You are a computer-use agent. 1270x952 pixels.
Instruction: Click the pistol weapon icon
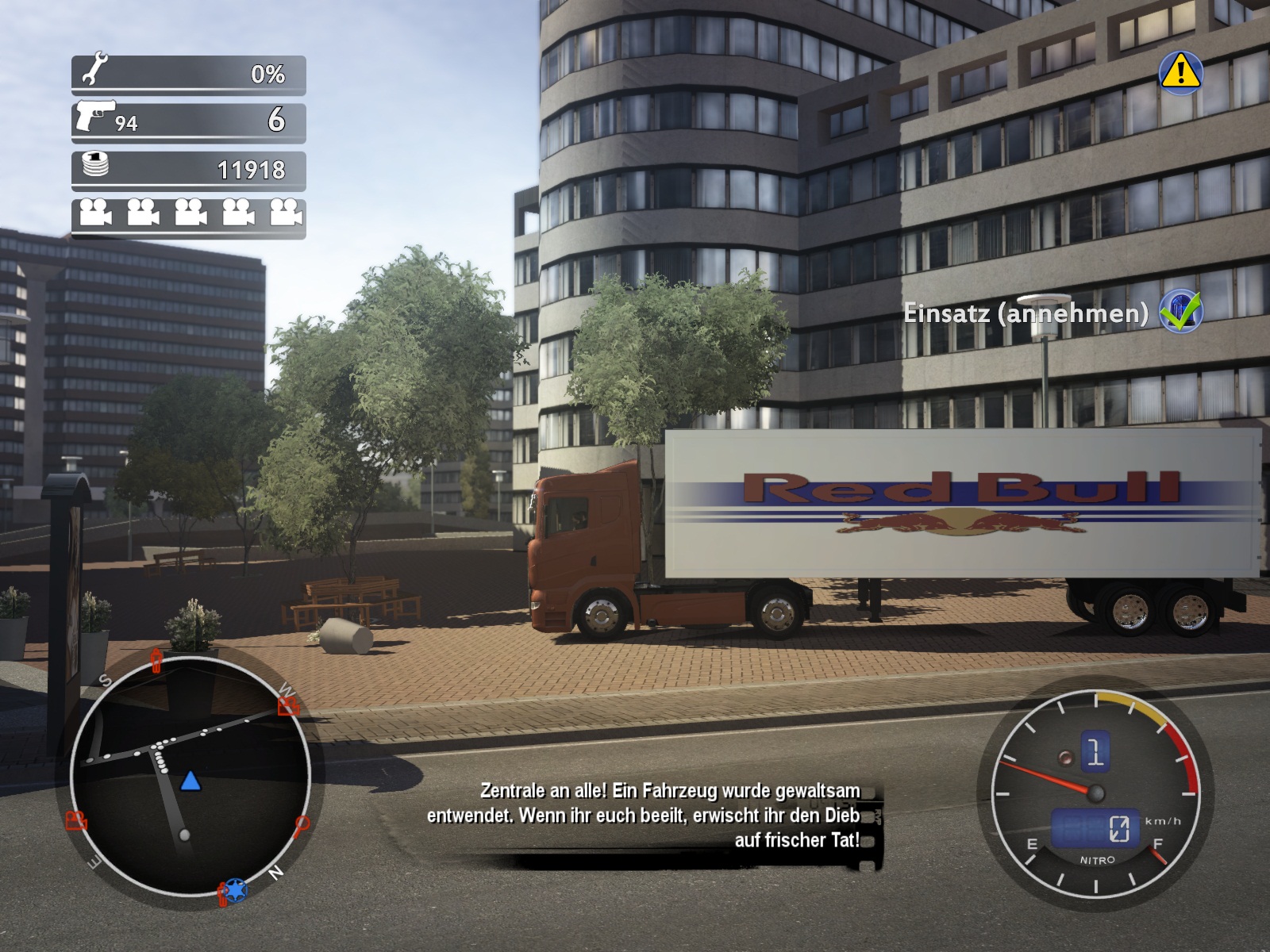(x=94, y=116)
